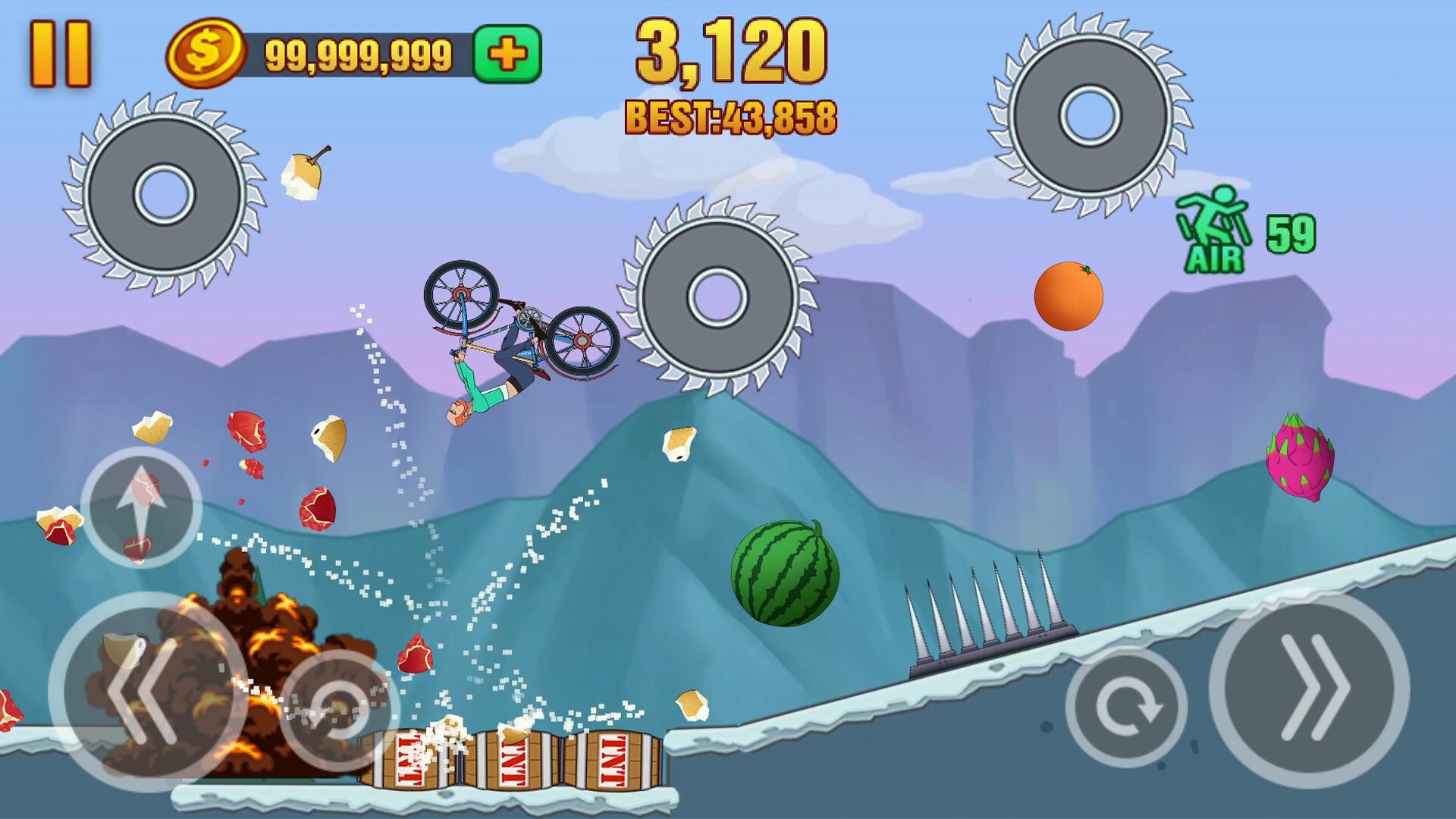The width and height of the screenshot is (1456, 819).
Task: Rotate the bike clockwise
Action: pos(1125,707)
